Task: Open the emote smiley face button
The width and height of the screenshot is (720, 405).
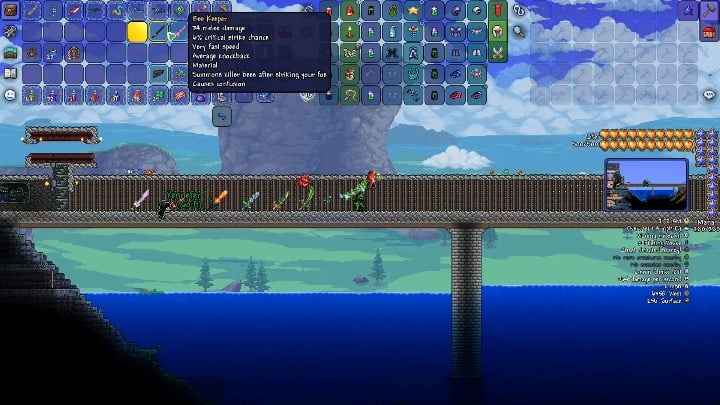Action: pos(10,94)
